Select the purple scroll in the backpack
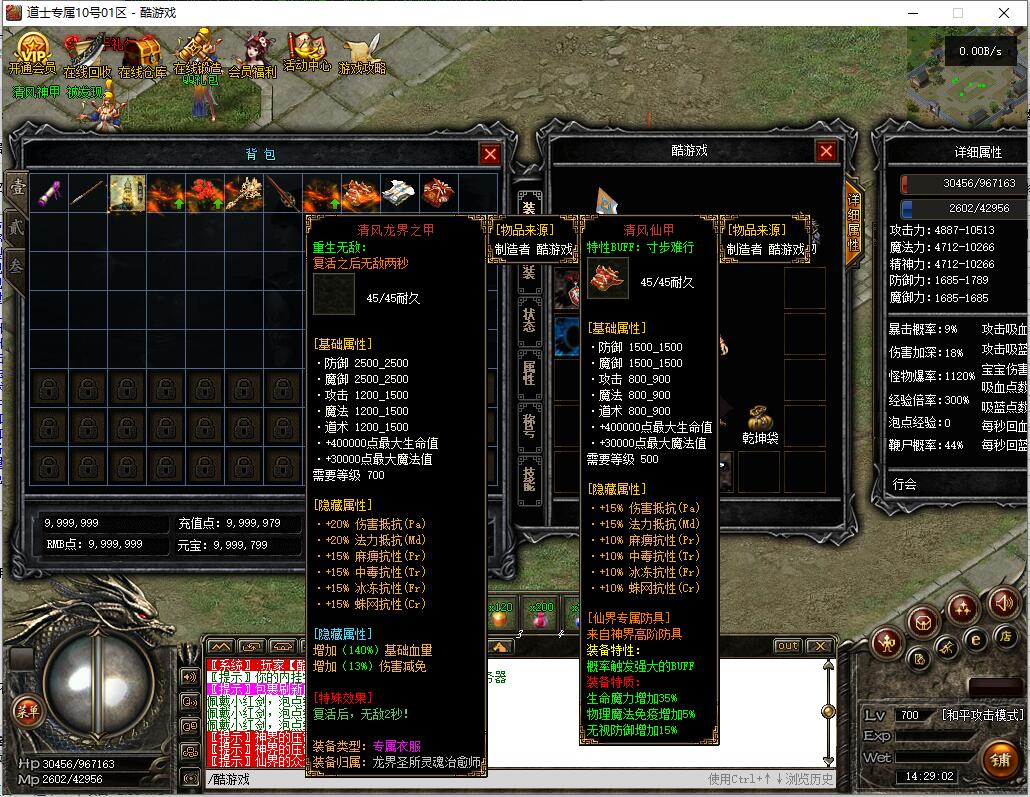Screen dimensions: 1030x797 (x=49, y=193)
